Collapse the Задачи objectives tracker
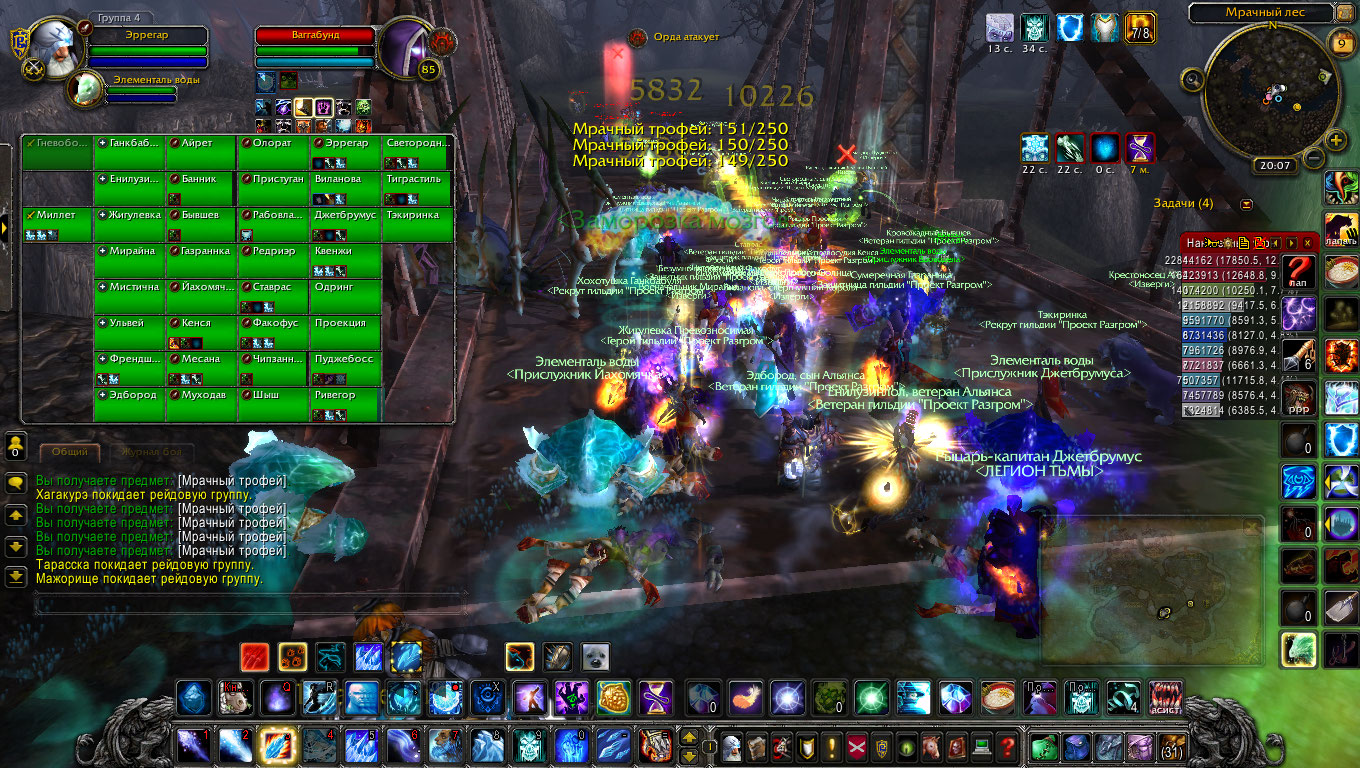The height and width of the screenshot is (768, 1360). tap(1246, 204)
